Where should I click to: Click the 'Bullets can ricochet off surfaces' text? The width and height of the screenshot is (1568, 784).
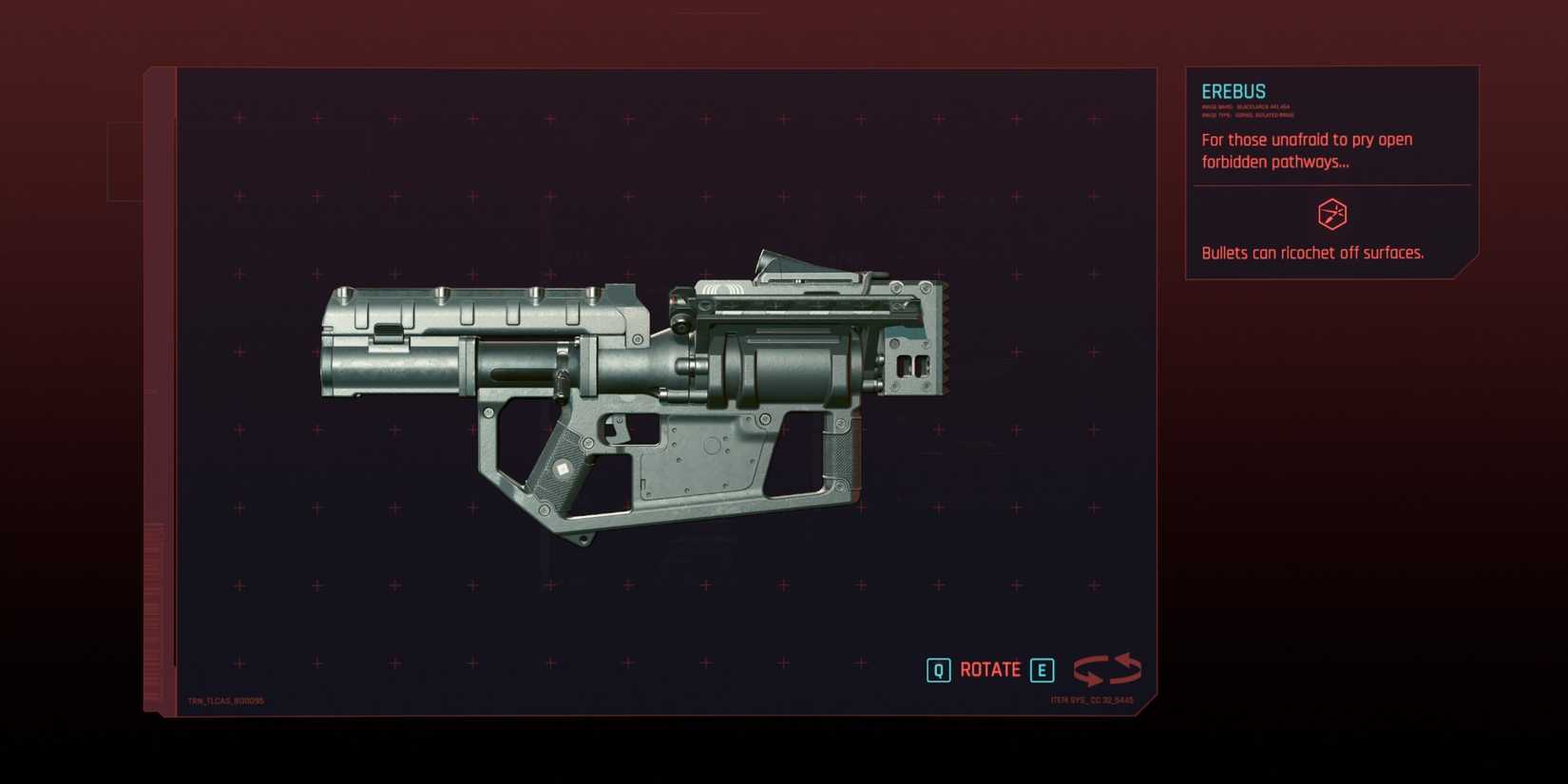tap(1312, 253)
